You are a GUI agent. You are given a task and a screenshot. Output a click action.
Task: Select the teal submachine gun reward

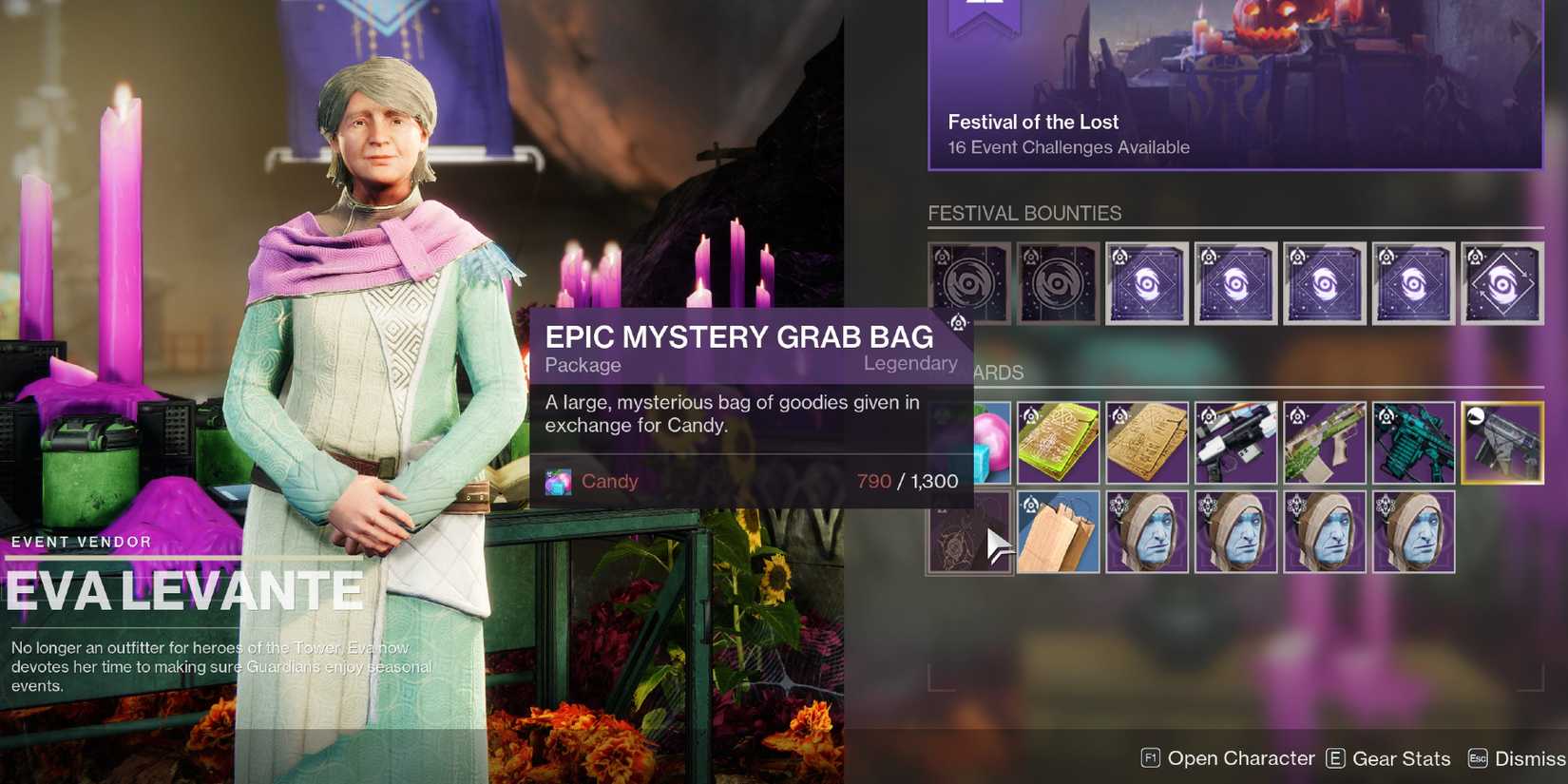click(x=1414, y=442)
